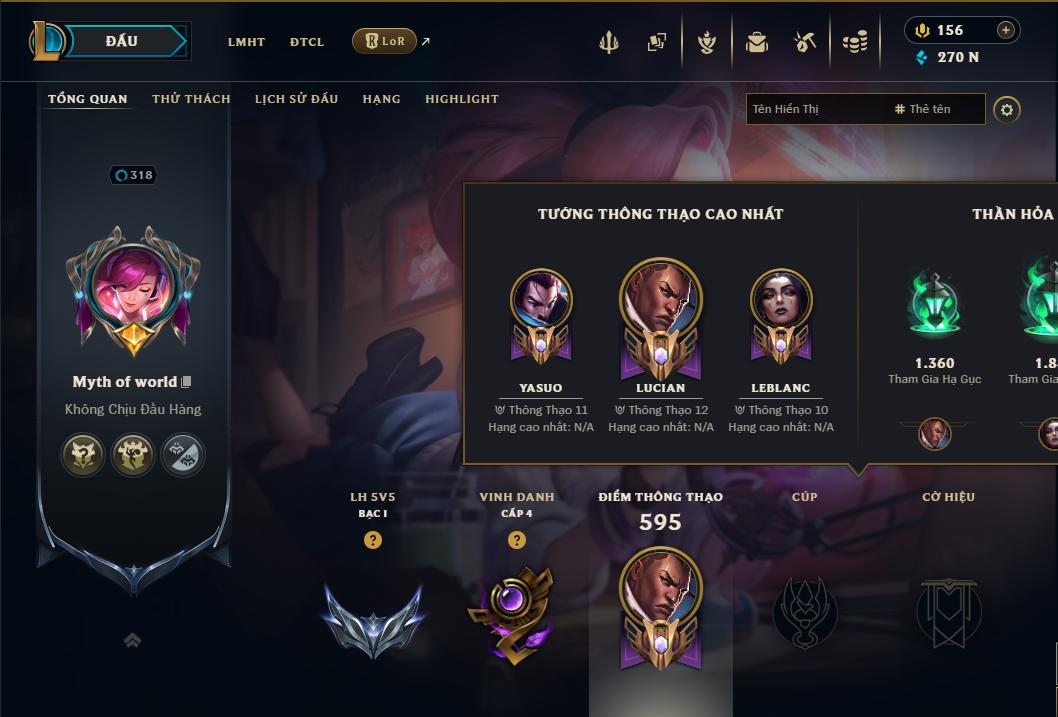Click the LH 5V5 silver rank emblem
The height and width of the screenshot is (717, 1058).
coord(373,618)
